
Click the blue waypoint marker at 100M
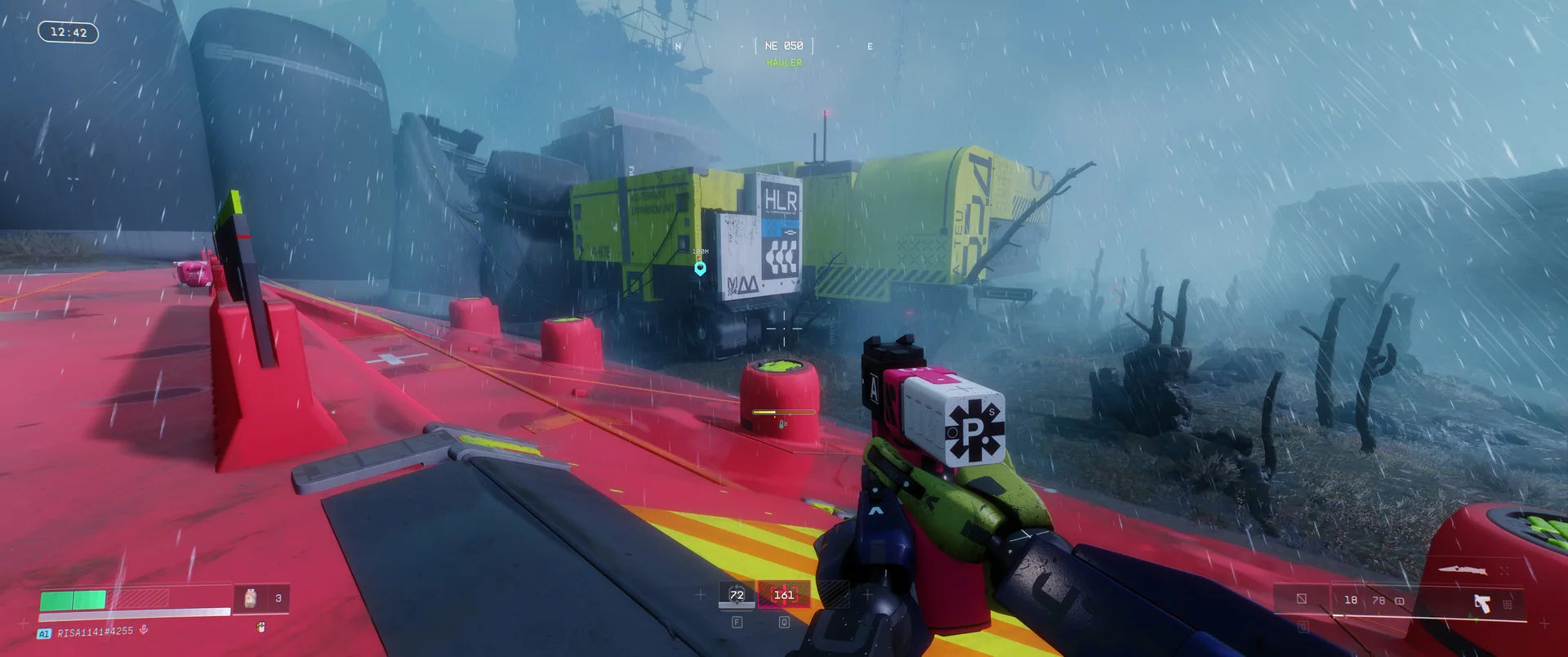click(x=700, y=268)
